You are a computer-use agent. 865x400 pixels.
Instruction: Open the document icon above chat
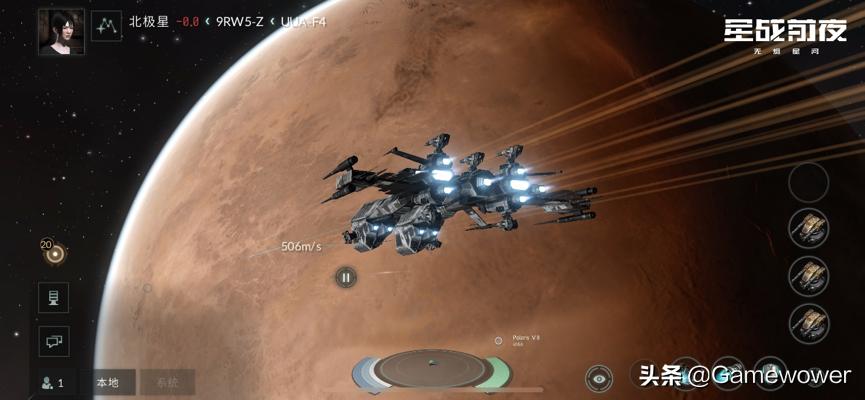click(53, 297)
